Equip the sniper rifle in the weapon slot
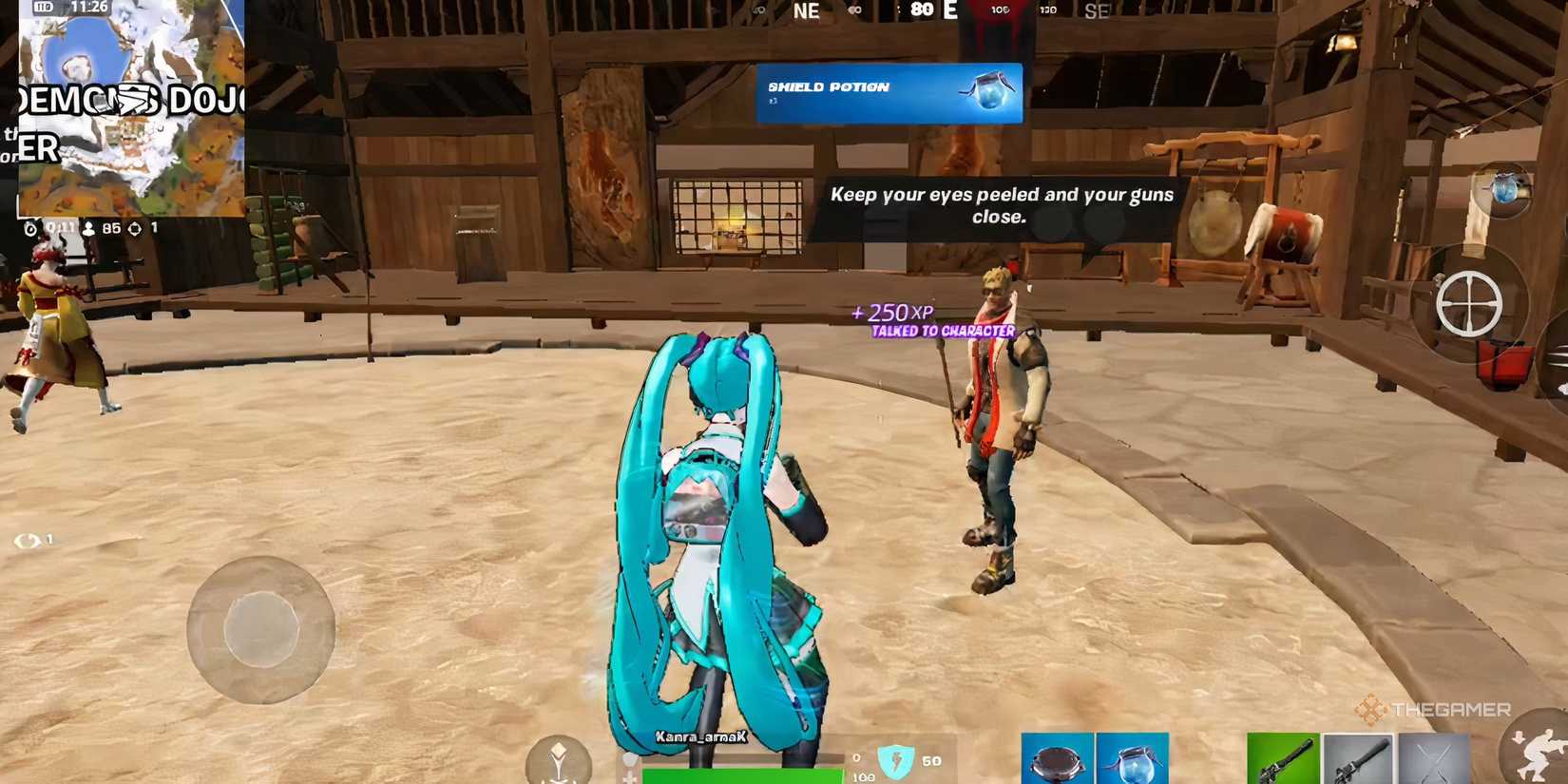1568x784 pixels. click(1359, 760)
